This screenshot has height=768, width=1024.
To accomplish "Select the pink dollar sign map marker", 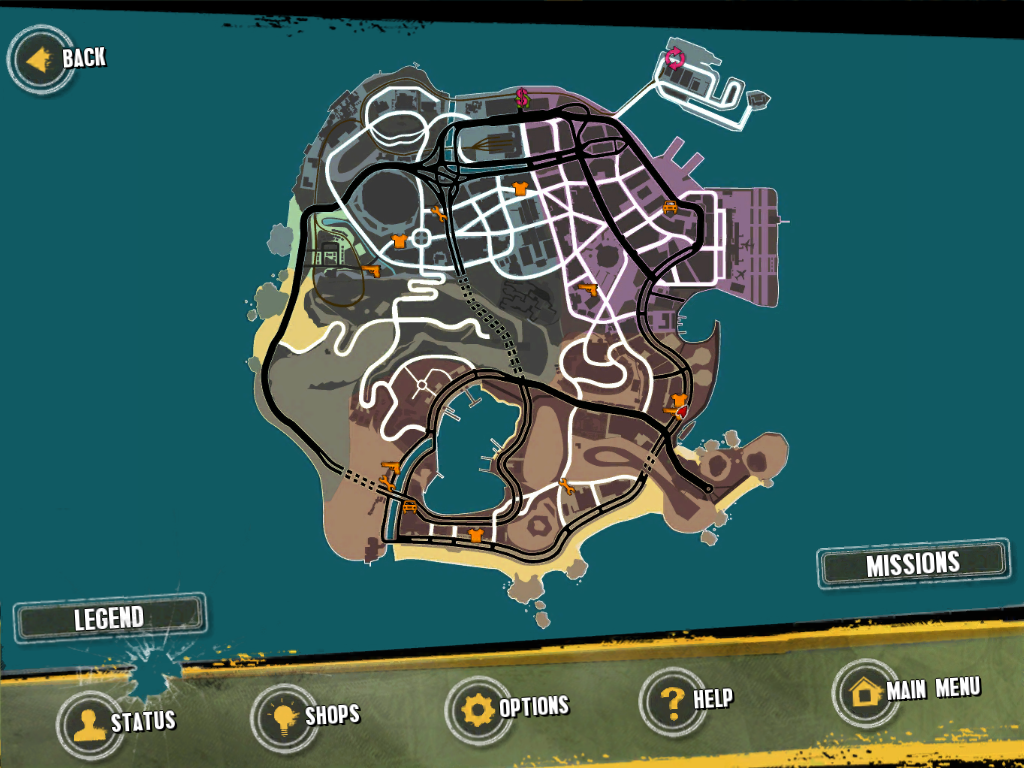I will [x=522, y=98].
